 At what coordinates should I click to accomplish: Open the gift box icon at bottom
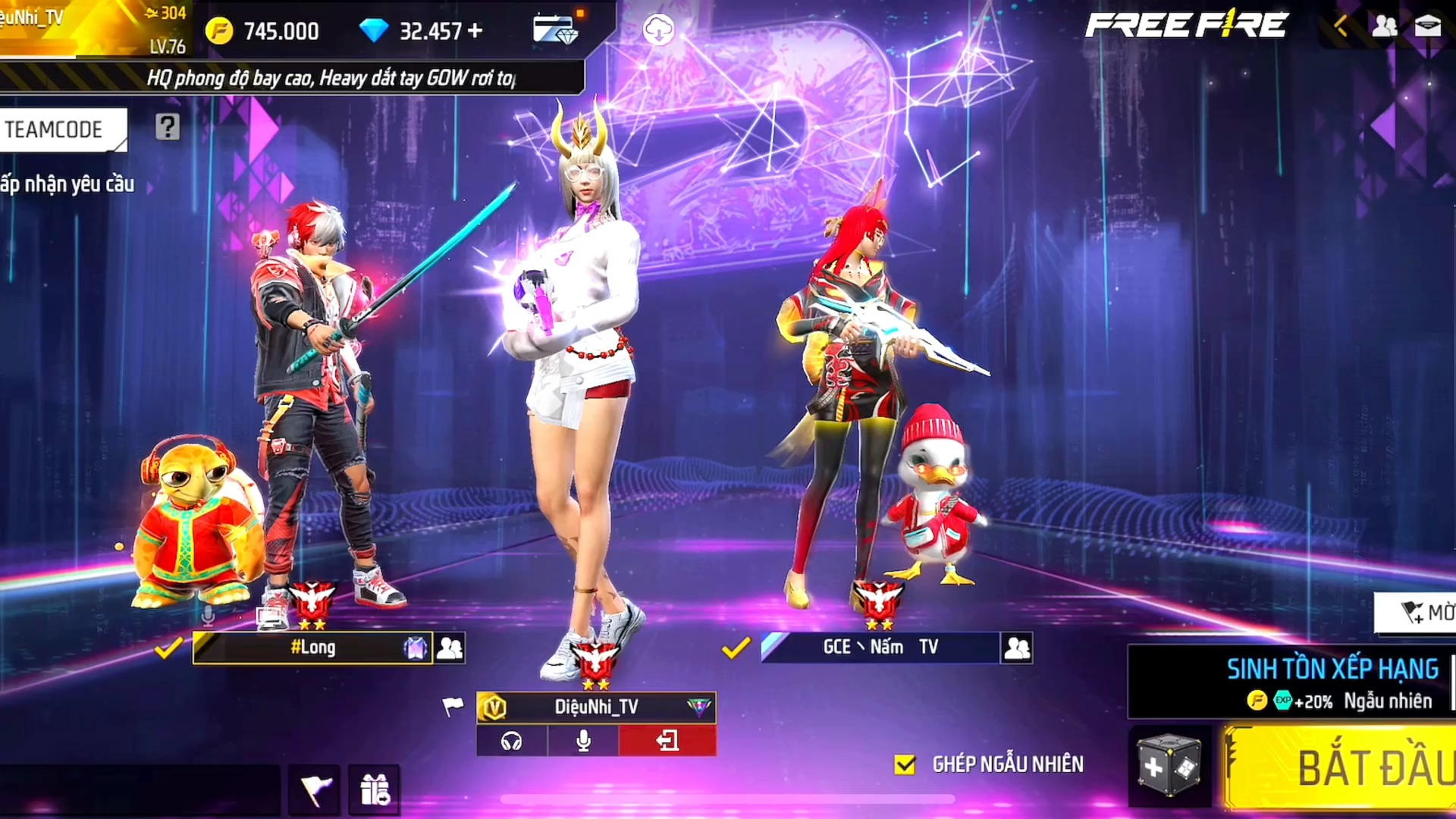375,789
